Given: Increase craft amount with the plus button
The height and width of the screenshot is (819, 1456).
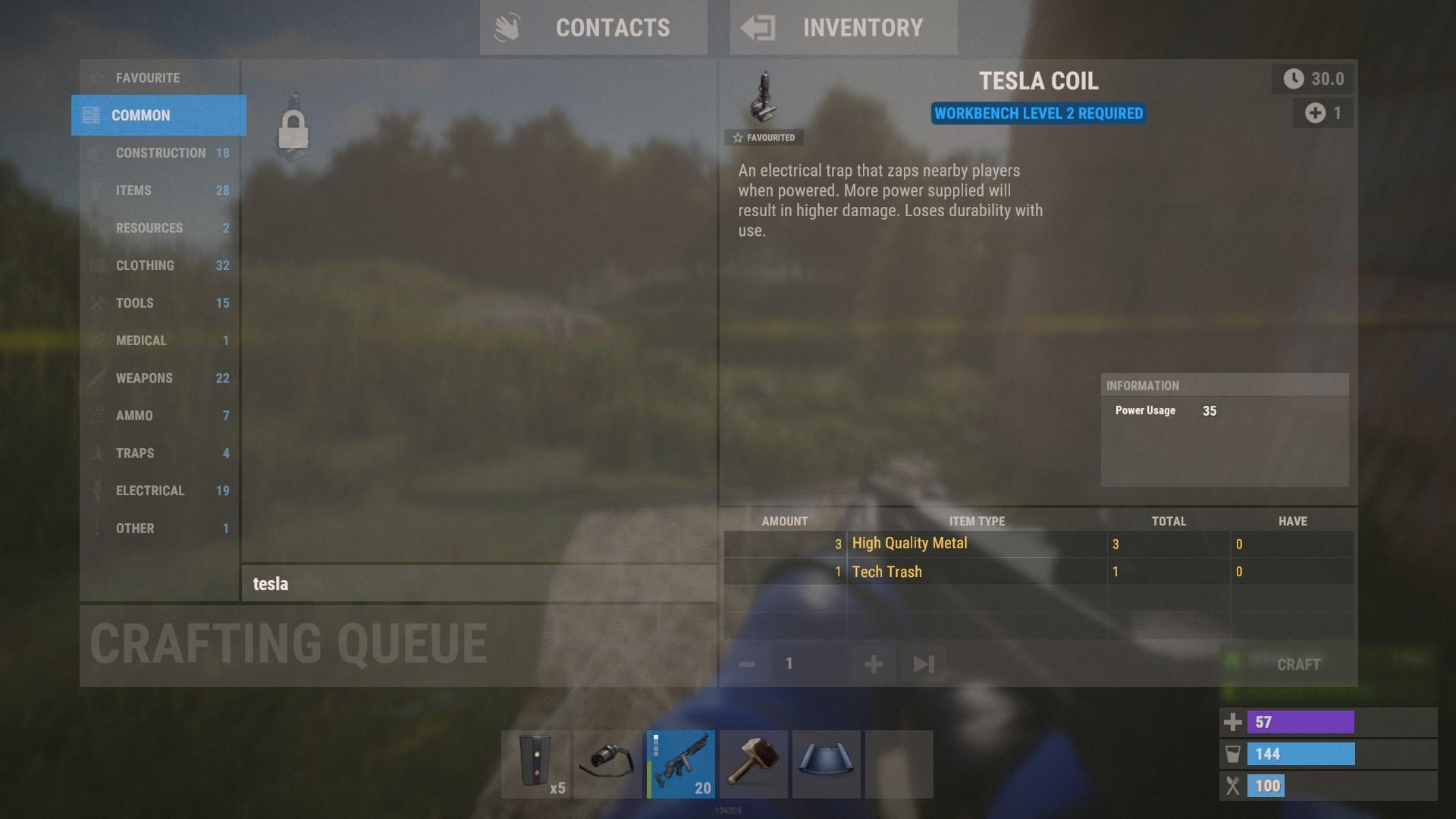Looking at the screenshot, I should (872, 664).
